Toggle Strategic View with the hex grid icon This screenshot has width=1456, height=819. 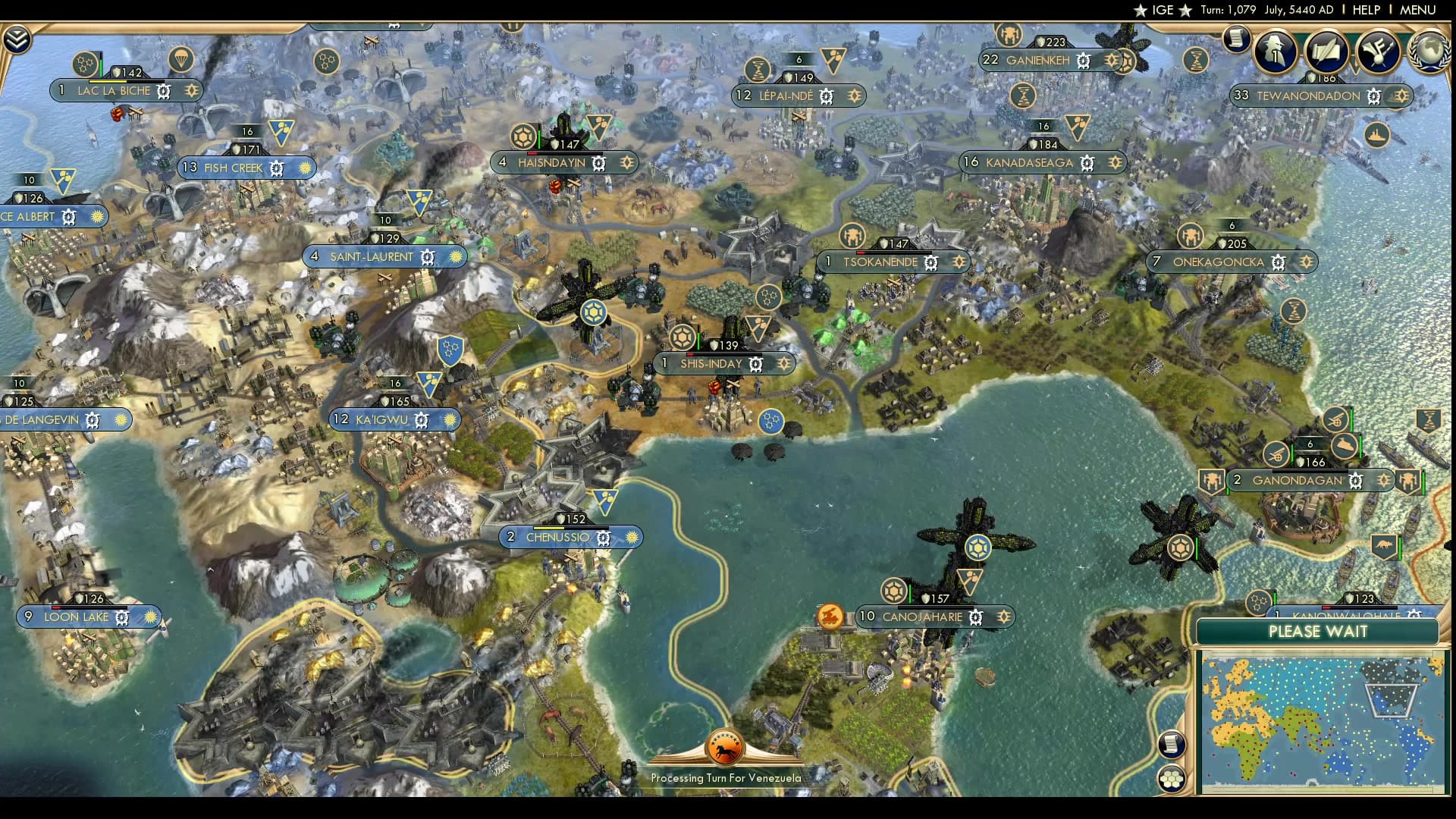pos(1171,780)
